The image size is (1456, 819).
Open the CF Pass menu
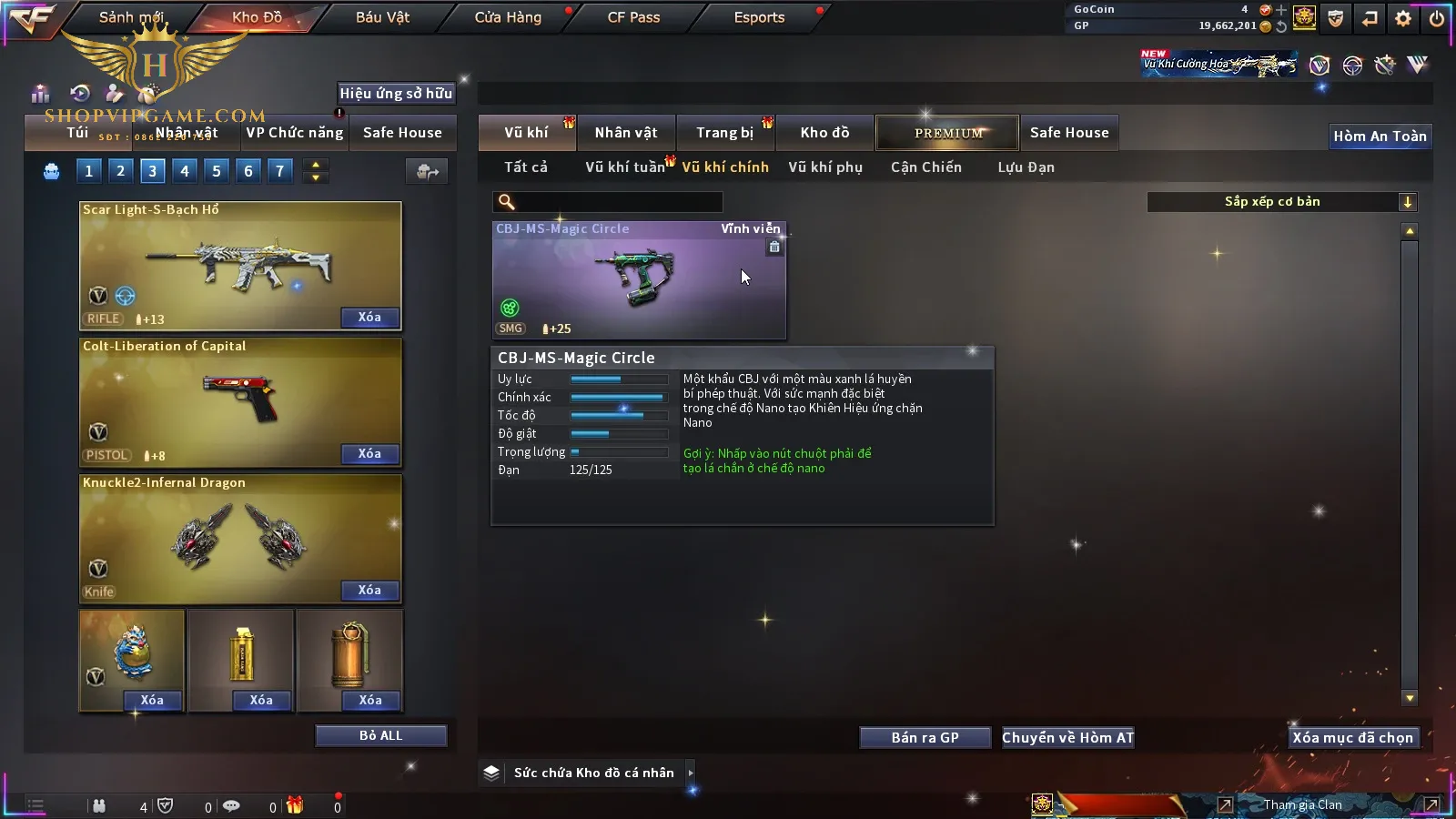(x=633, y=17)
